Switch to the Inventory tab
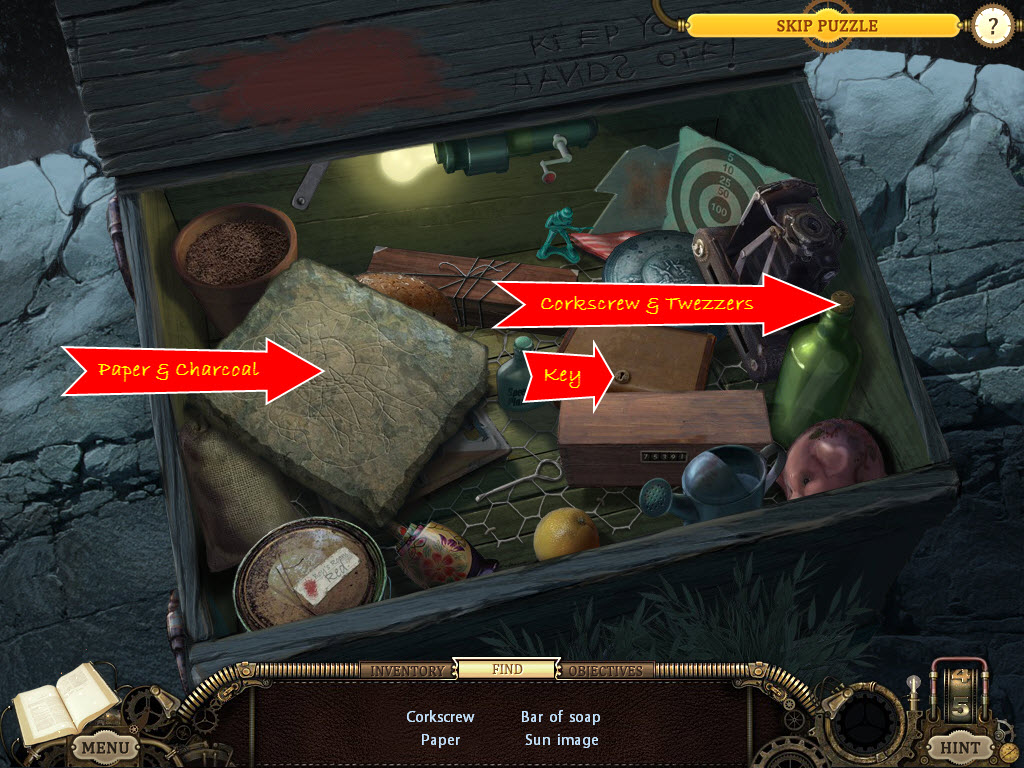1024x768 pixels. point(408,670)
